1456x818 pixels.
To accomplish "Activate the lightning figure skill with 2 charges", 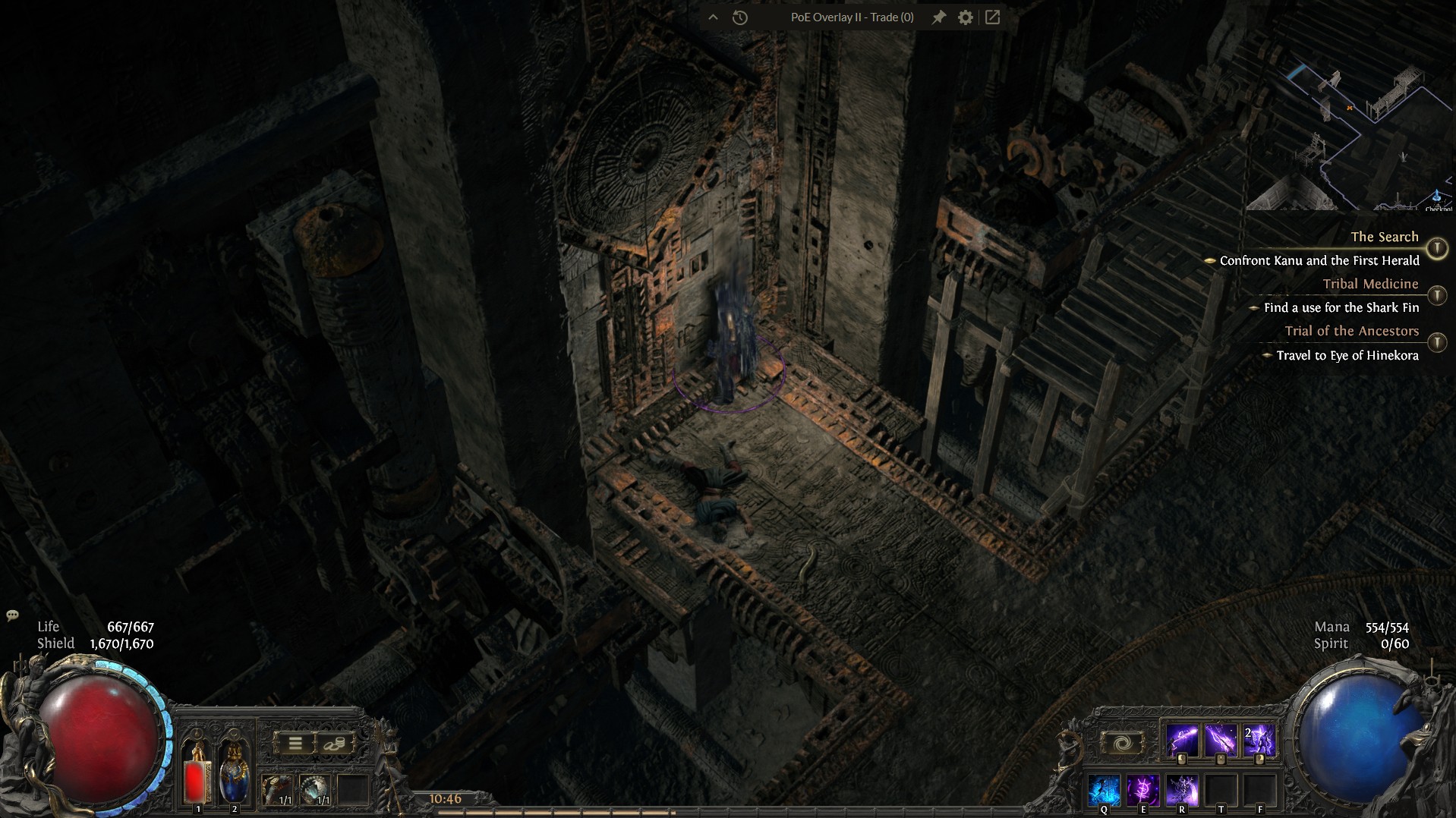I will coord(1259,740).
